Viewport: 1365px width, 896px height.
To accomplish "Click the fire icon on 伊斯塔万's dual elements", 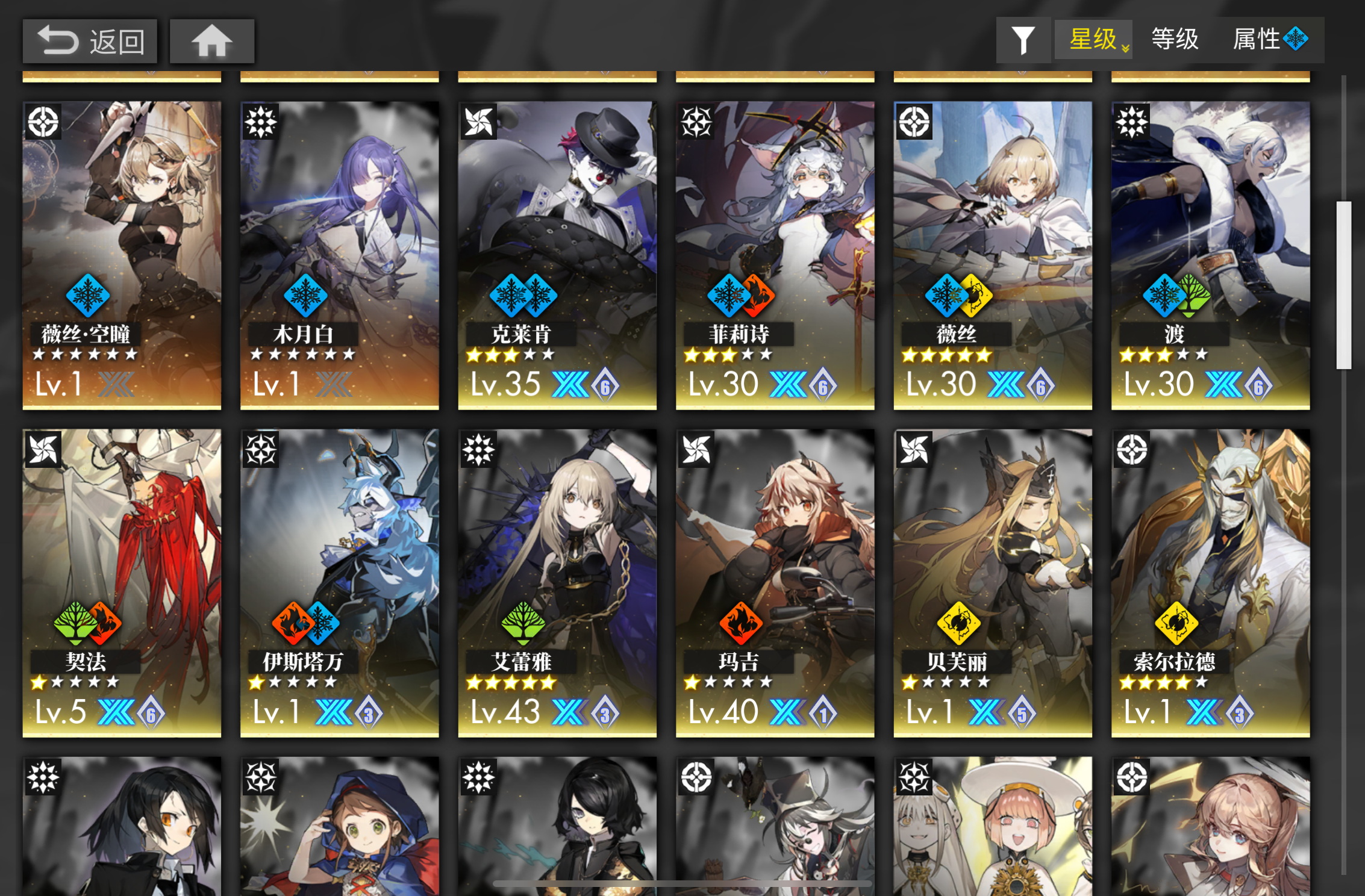I will tap(290, 624).
